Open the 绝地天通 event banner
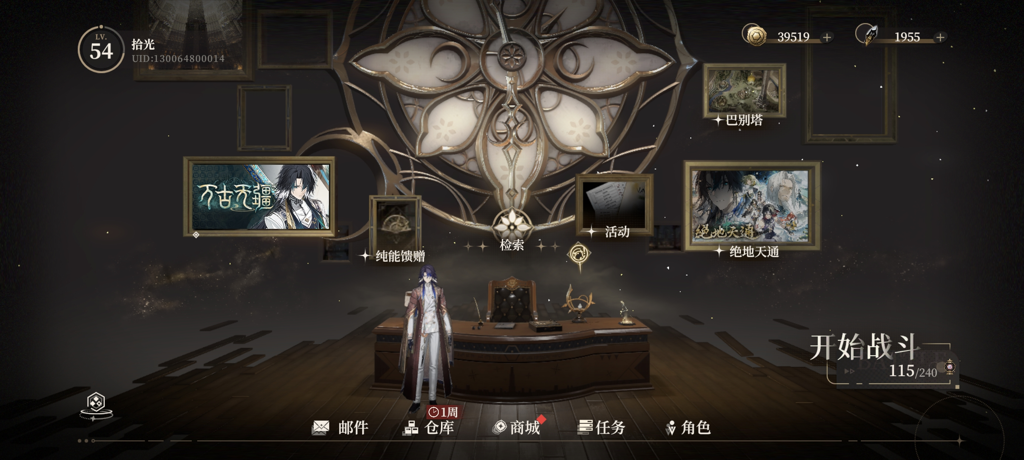1024x460 pixels. 752,204
